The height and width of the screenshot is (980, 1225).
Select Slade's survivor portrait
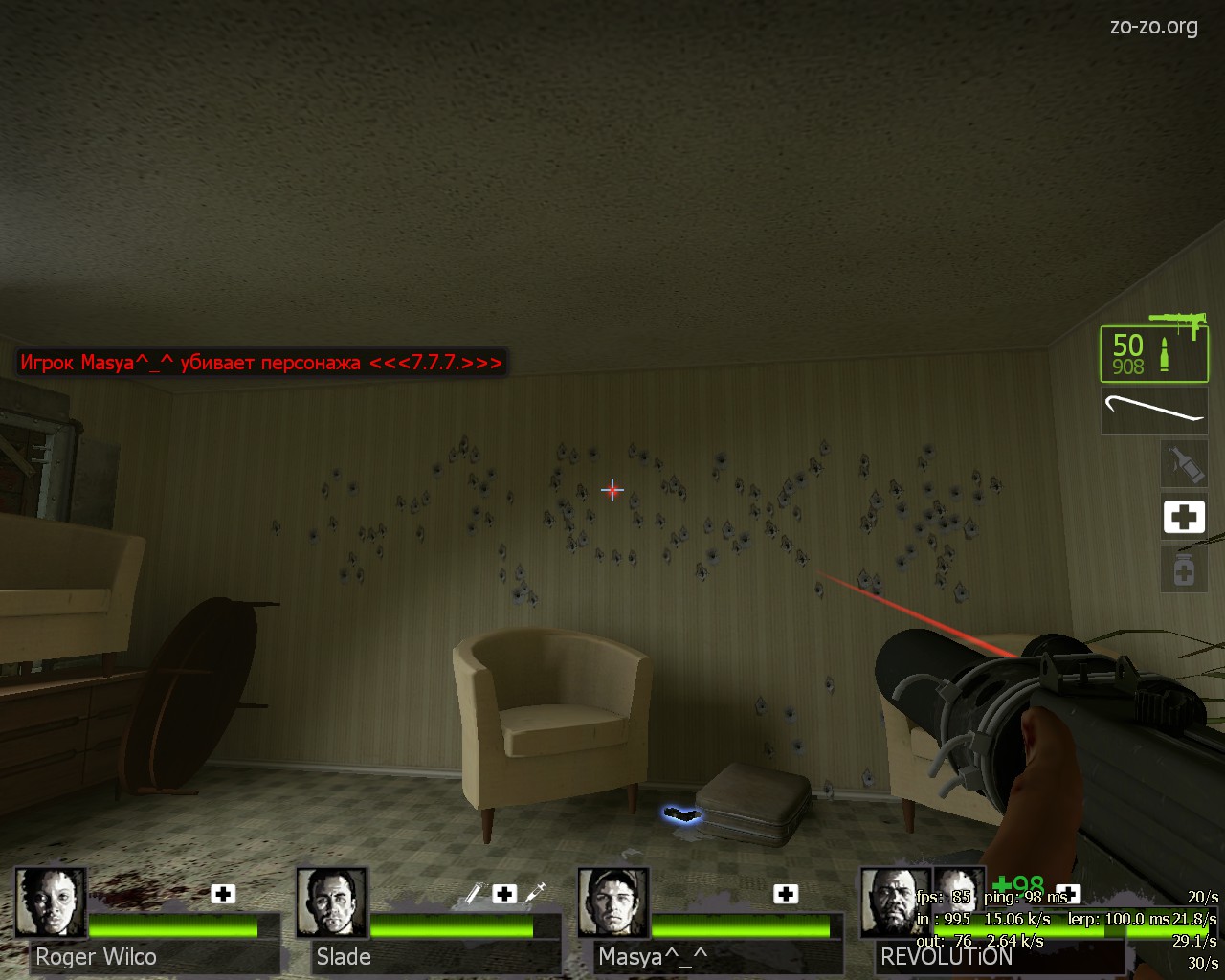(331, 902)
